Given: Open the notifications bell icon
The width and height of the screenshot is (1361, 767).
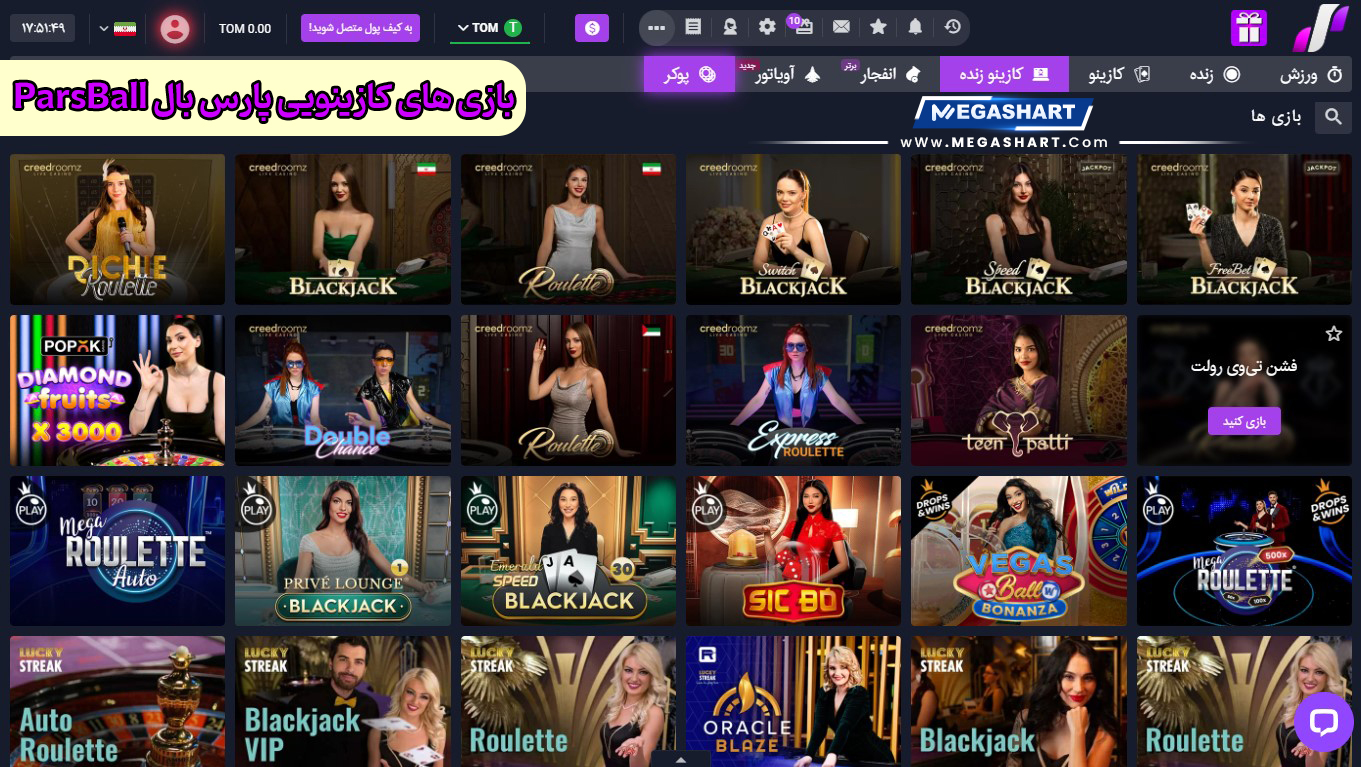Looking at the screenshot, I should (x=915, y=27).
